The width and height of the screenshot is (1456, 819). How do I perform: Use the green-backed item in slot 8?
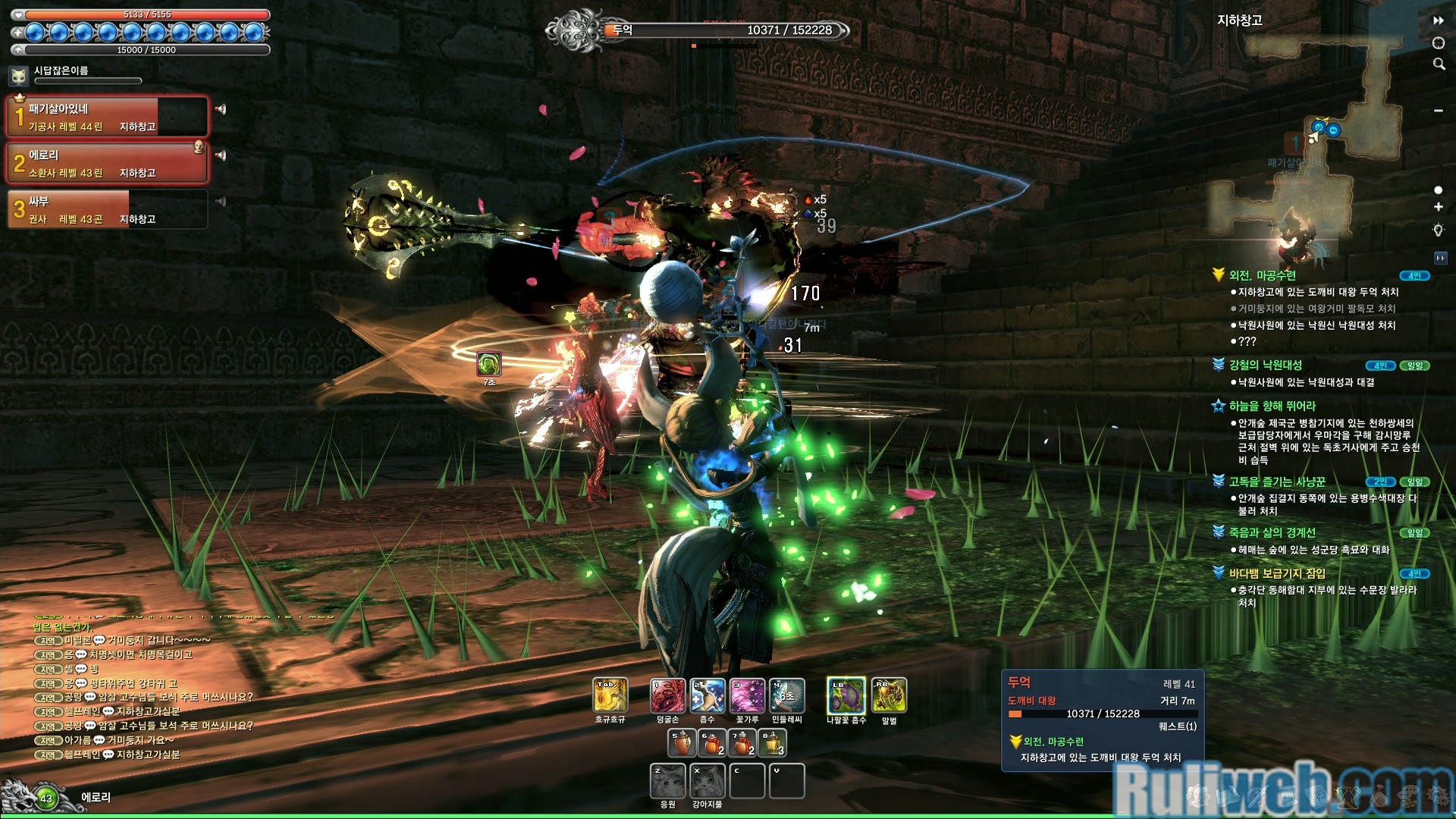pos(772,743)
